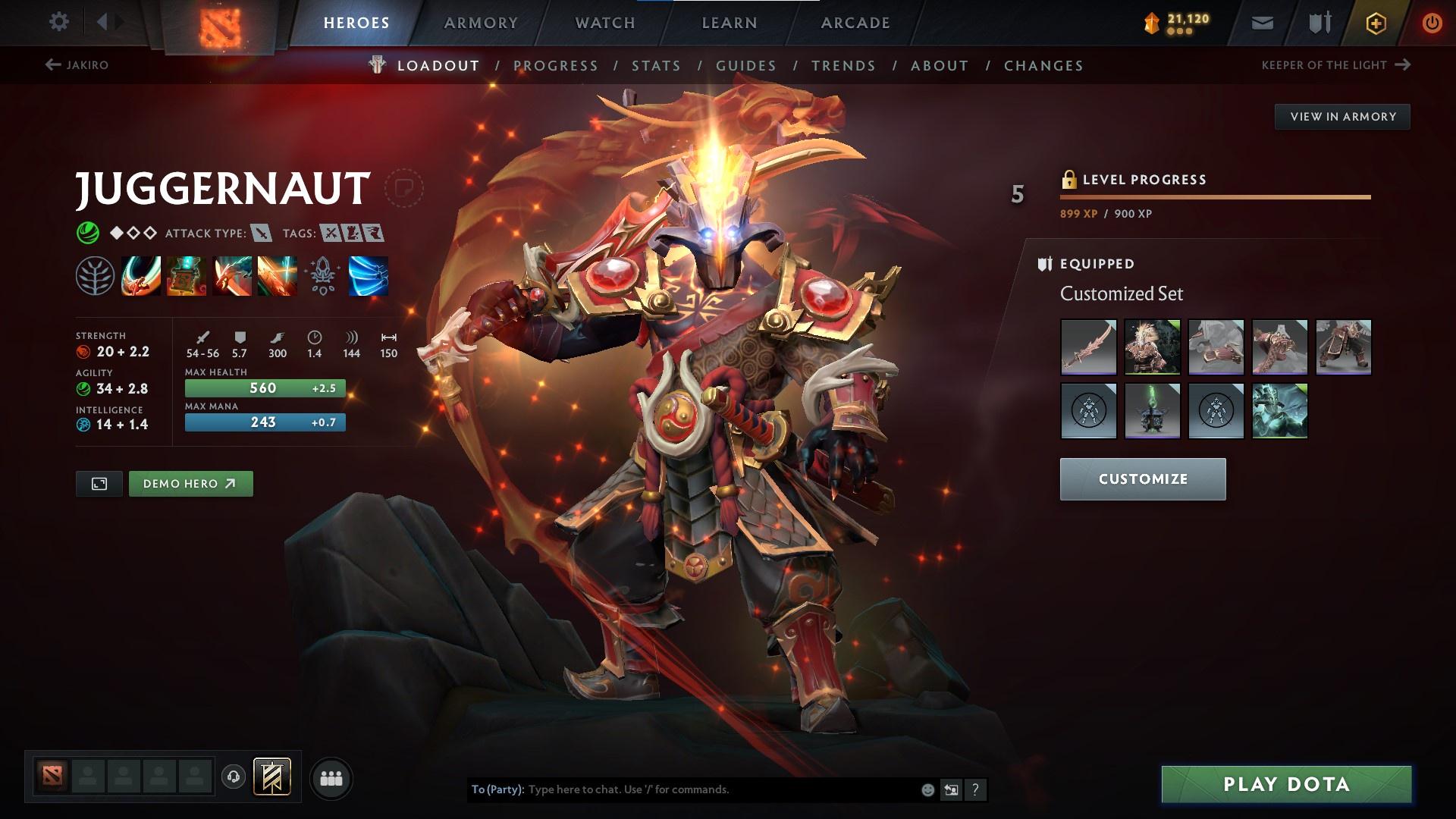The image size is (1456, 819).
Task: Open Healing Ward ability icon
Action: pos(186,277)
